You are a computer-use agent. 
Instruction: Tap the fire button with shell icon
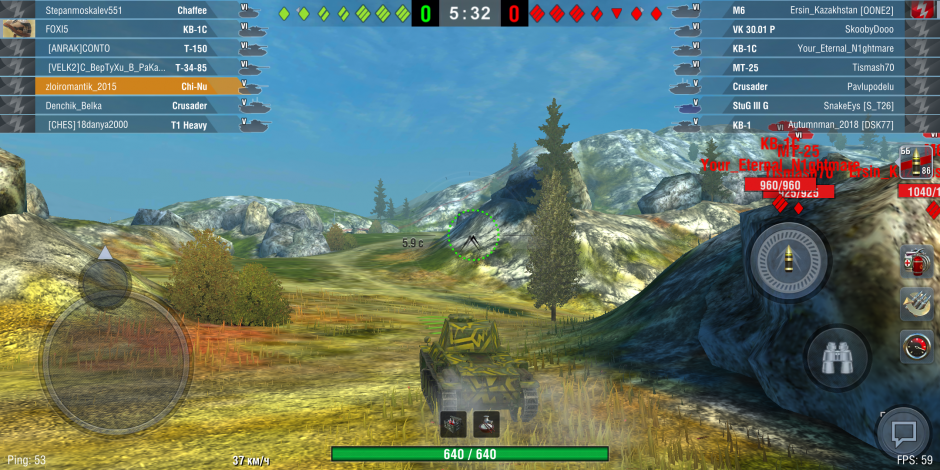tap(790, 260)
